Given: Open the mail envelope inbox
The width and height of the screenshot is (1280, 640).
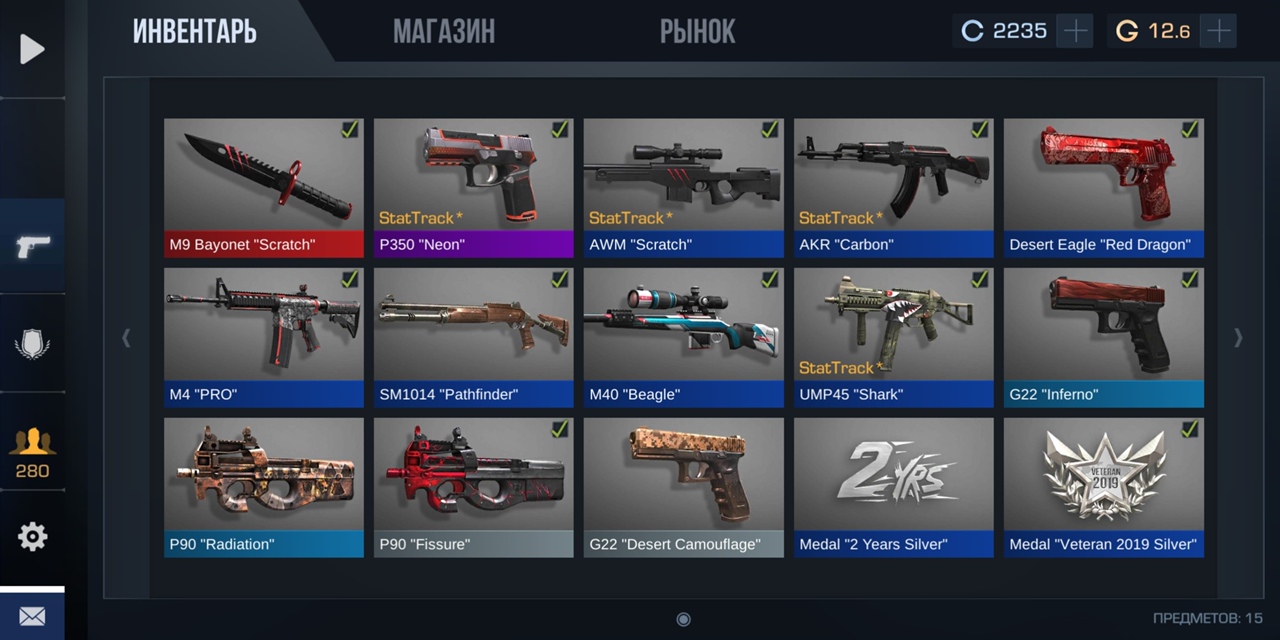Looking at the screenshot, I should [32, 616].
